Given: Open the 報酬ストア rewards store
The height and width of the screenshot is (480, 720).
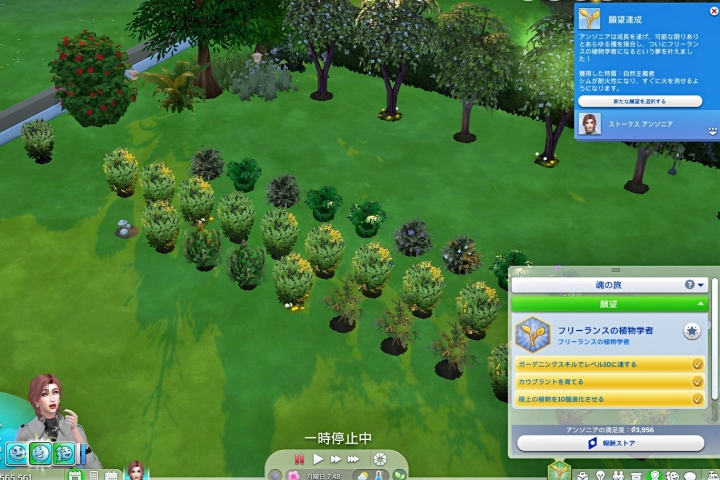Looking at the screenshot, I should [610, 442].
